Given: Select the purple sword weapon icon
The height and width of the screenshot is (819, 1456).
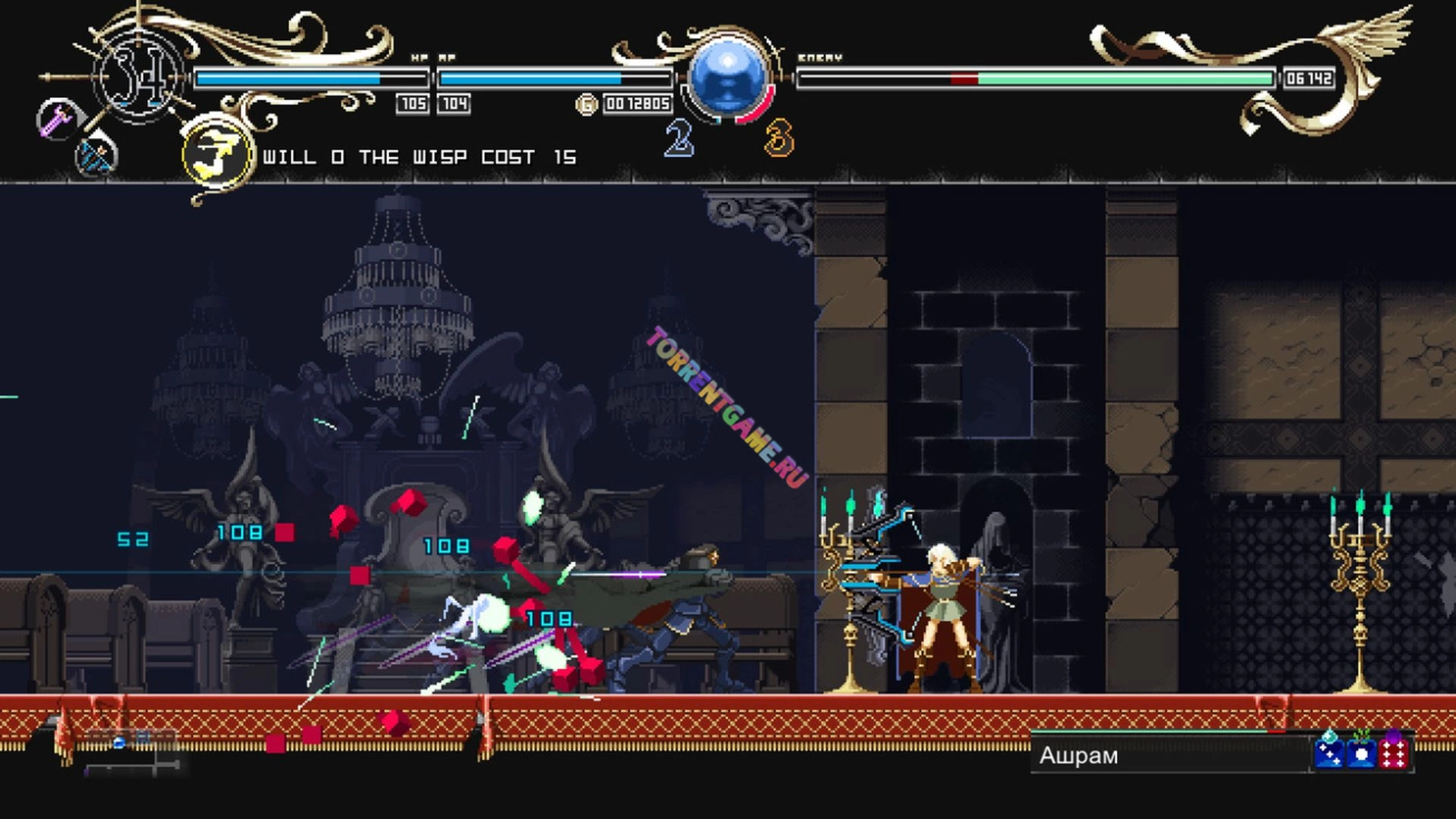Looking at the screenshot, I should click(56, 120).
